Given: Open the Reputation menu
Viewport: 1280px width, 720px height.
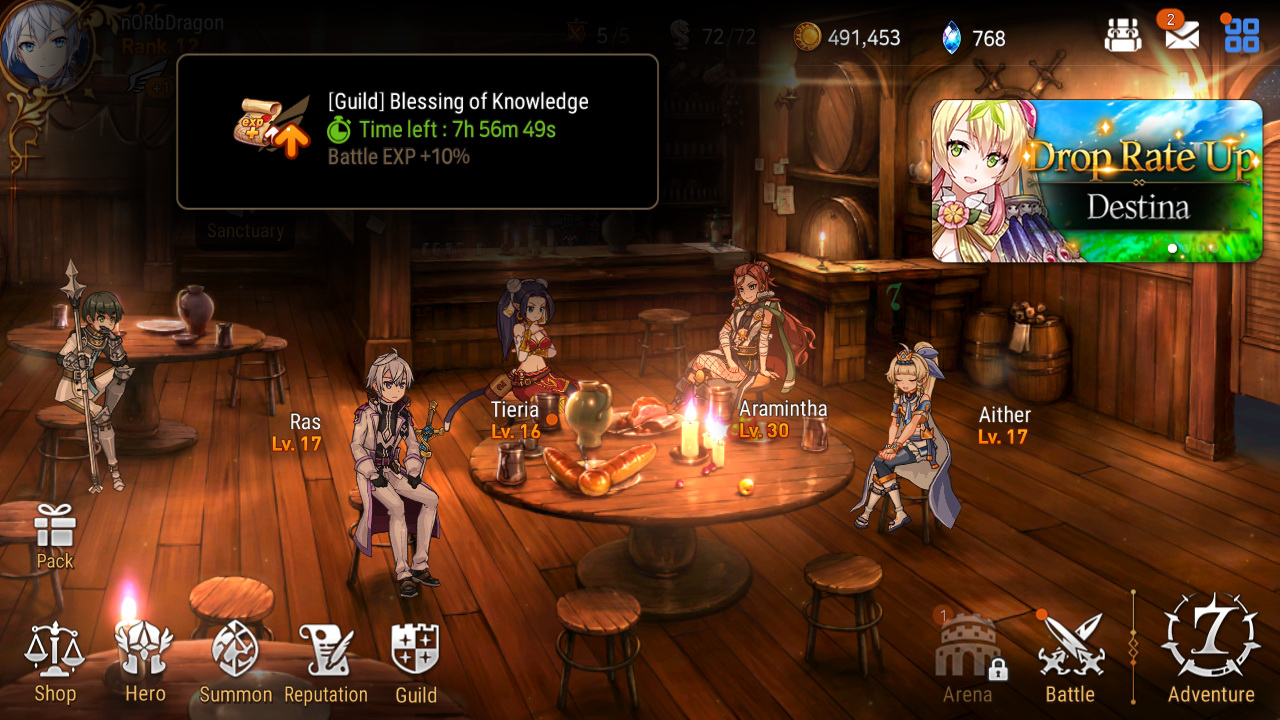Looking at the screenshot, I should [x=326, y=662].
